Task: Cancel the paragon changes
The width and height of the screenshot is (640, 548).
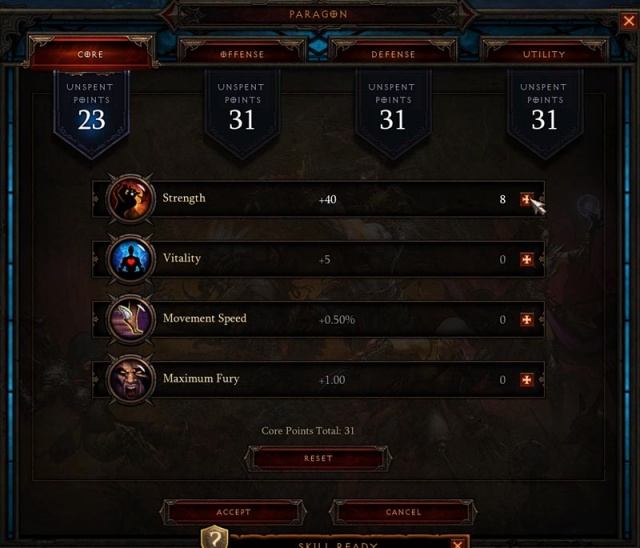Action: (403, 512)
